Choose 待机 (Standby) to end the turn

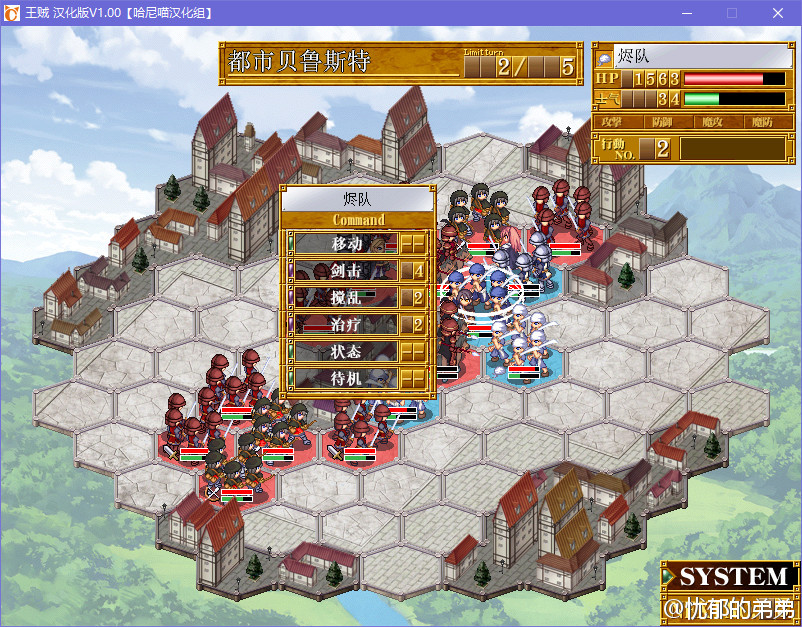[346, 378]
